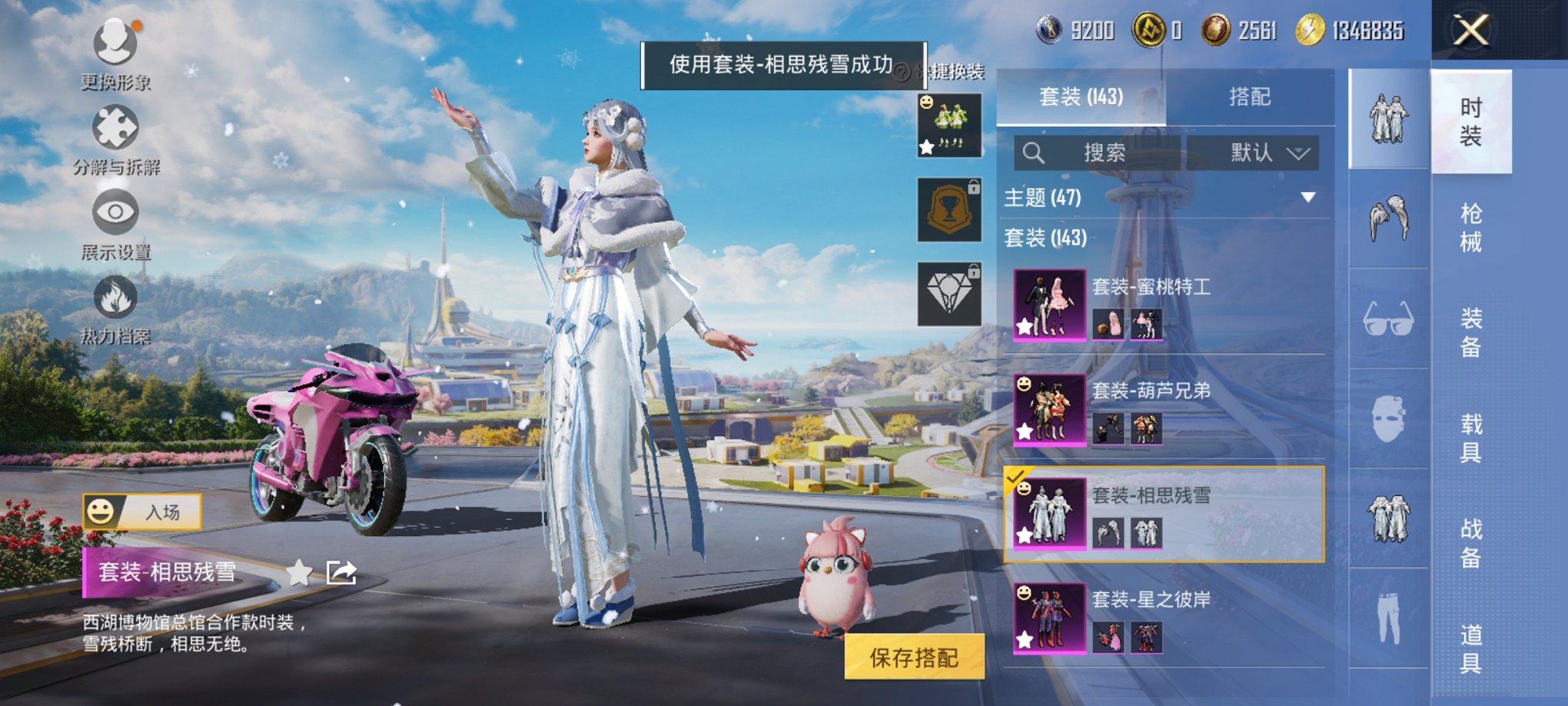This screenshot has width=1568, height=706.
Task: Switch to the 枪械 weapons tab
Action: pos(1471,227)
